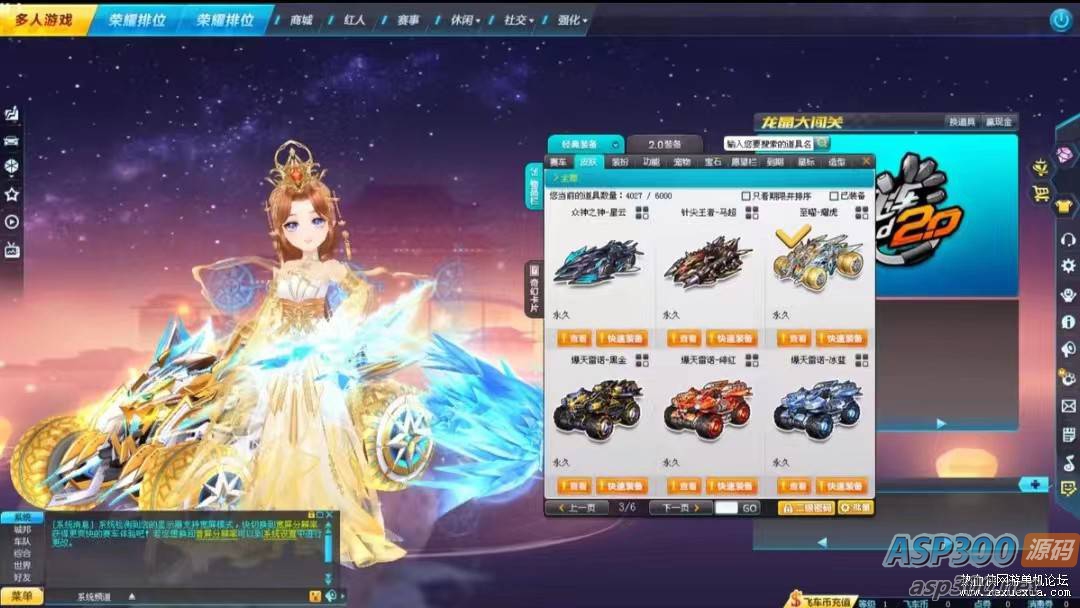Close the inventory panel

(x=867, y=160)
